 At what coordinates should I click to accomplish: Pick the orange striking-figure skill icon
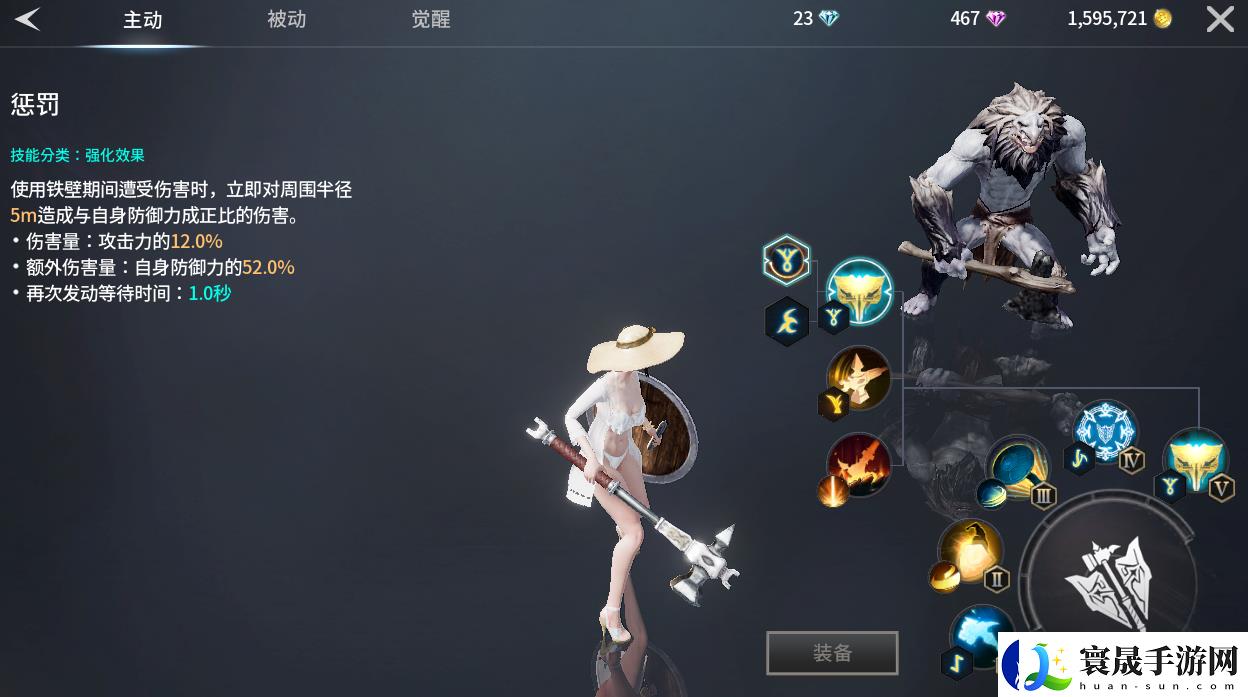tap(859, 376)
